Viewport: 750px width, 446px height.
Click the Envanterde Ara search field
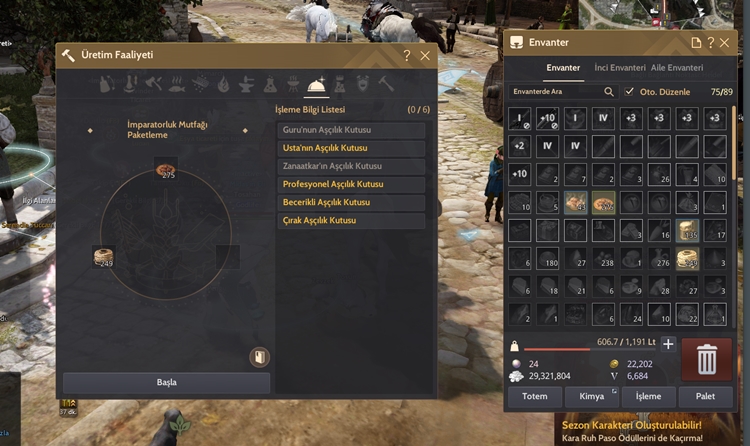pyautogui.click(x=557, y=91)
